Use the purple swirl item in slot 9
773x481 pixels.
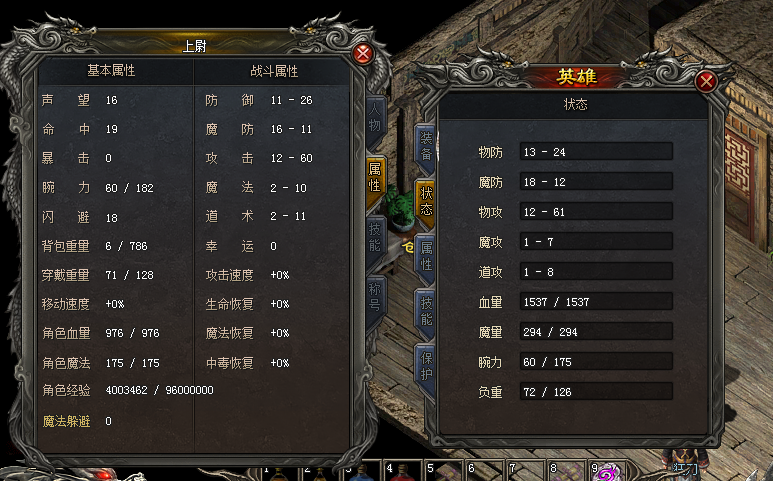pyautogui.click(x=607, y=473)
